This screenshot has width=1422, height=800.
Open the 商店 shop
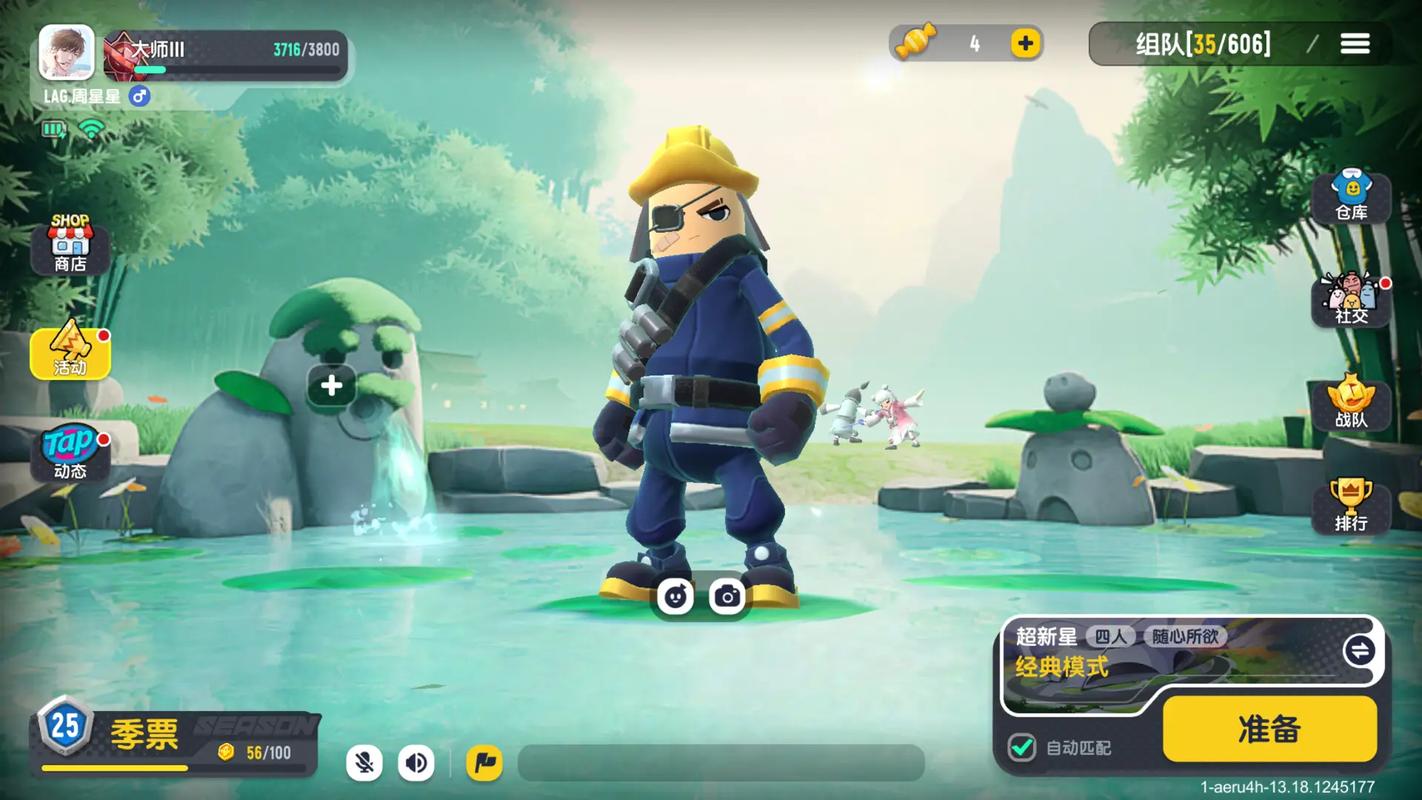pos(70,244)
